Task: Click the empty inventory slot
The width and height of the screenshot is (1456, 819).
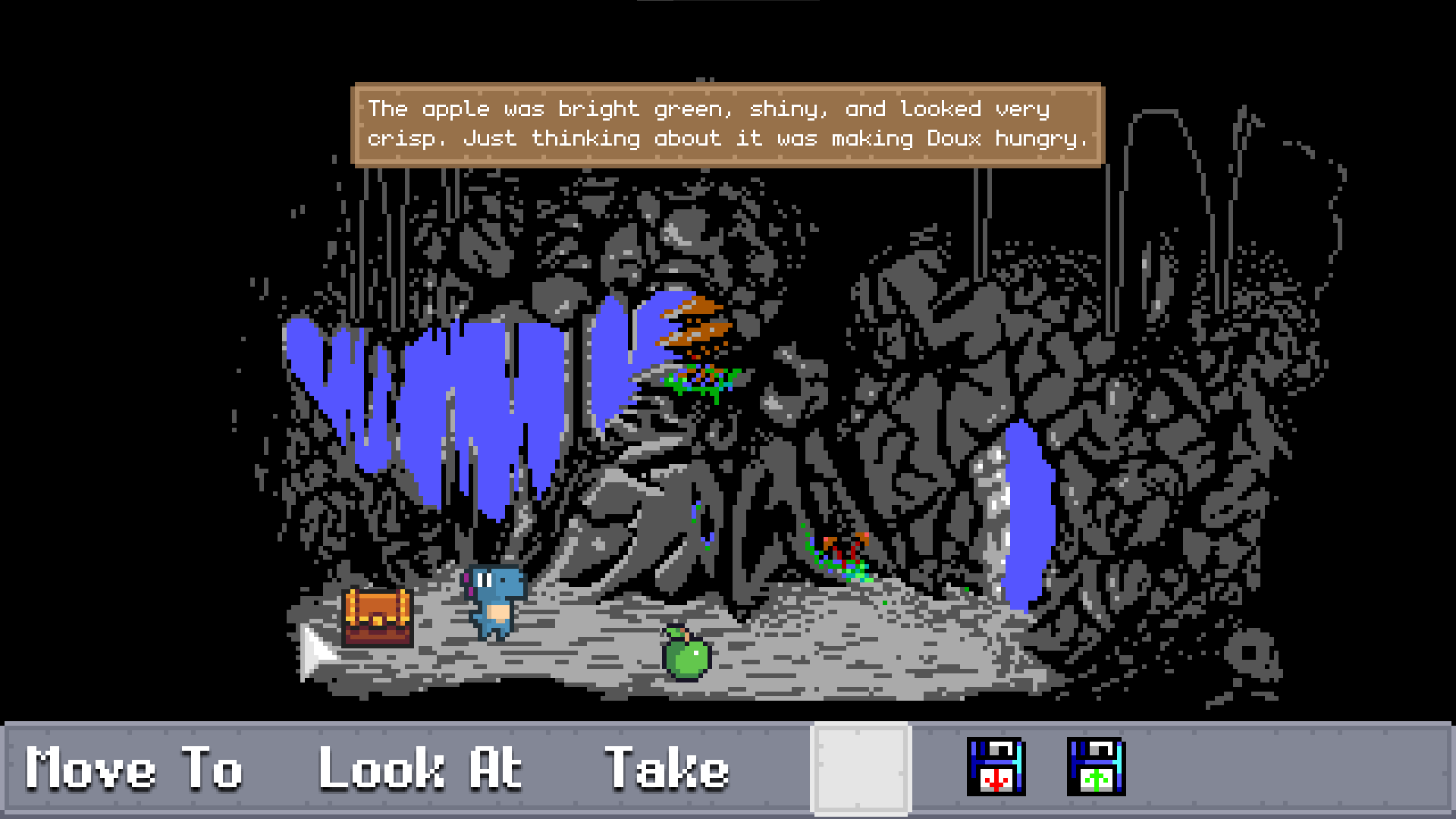Action: pyautogui.click(x=861, y=767)
